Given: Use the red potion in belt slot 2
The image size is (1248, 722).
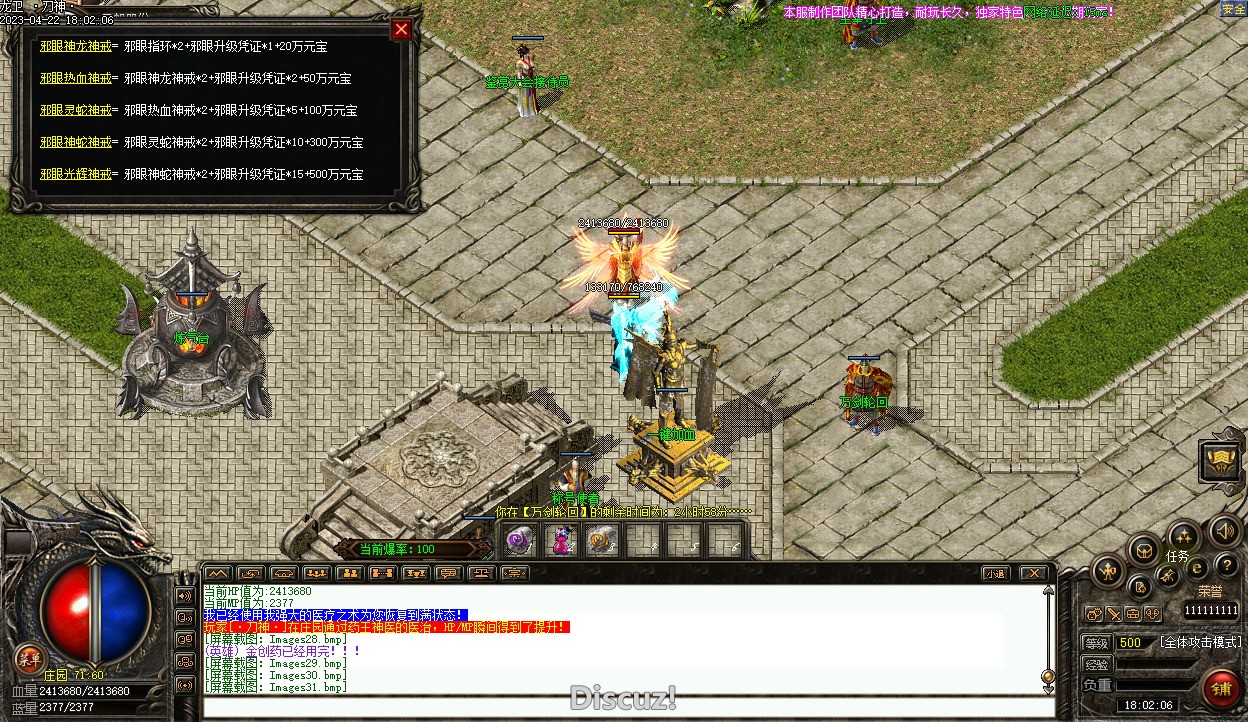Looking at the screenshot, I should (x=561, y=541).
